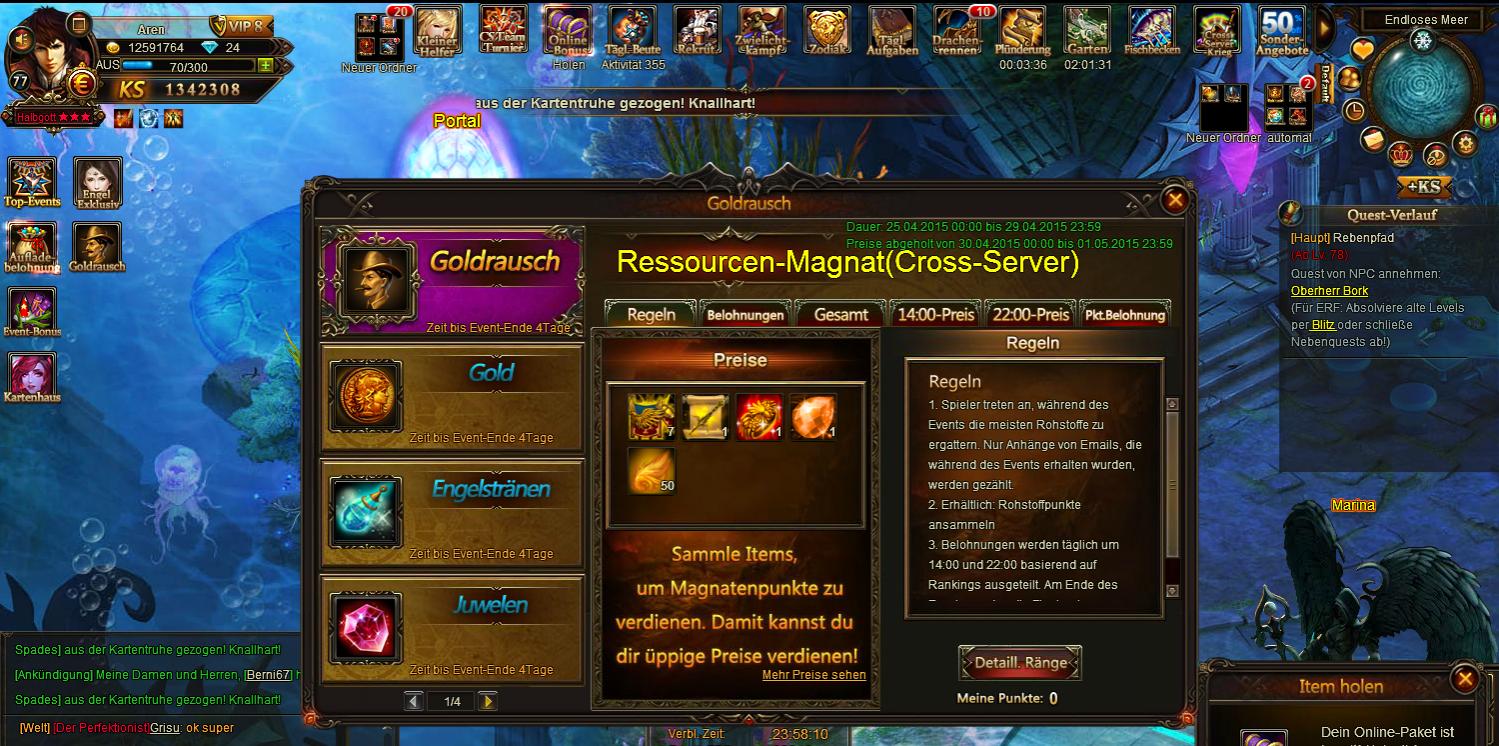
Task: Select the 14:00-Preis tab
Action: tap(935, 314)
